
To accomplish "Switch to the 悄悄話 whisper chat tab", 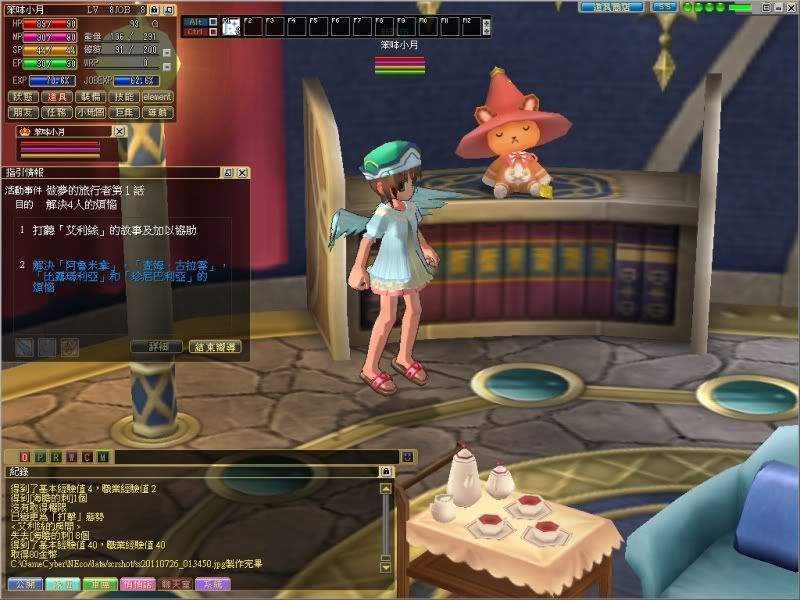I will (137, 584).
